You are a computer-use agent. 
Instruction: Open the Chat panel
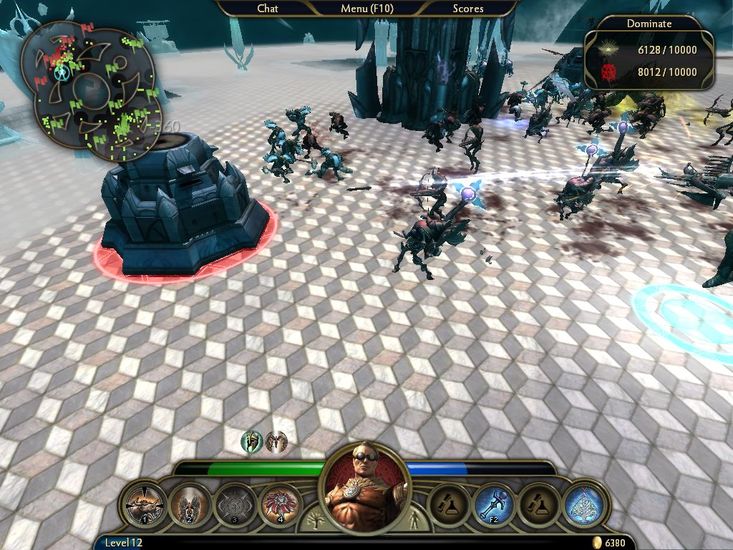267,8
